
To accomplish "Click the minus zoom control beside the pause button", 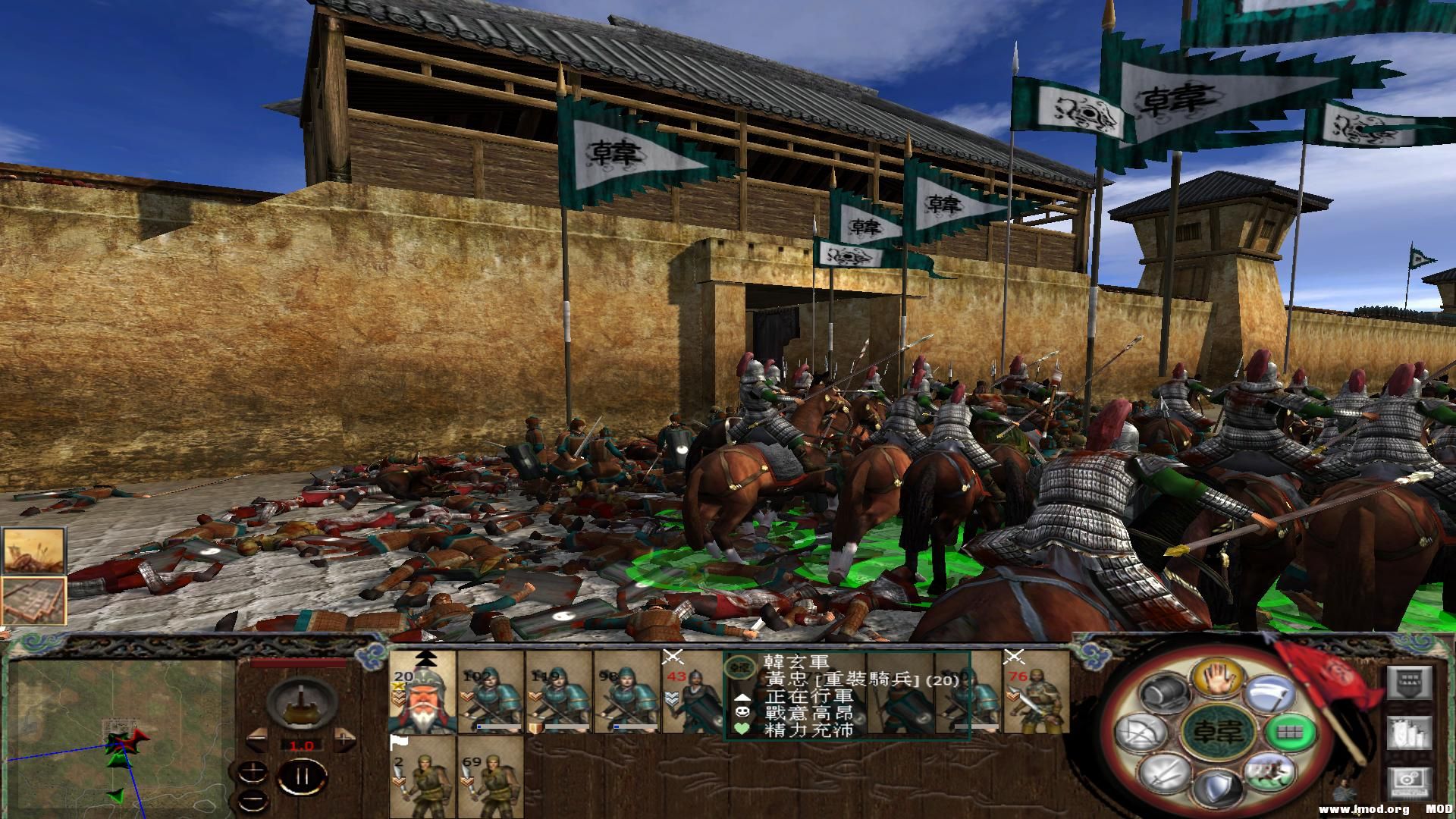I will (253, 799).
